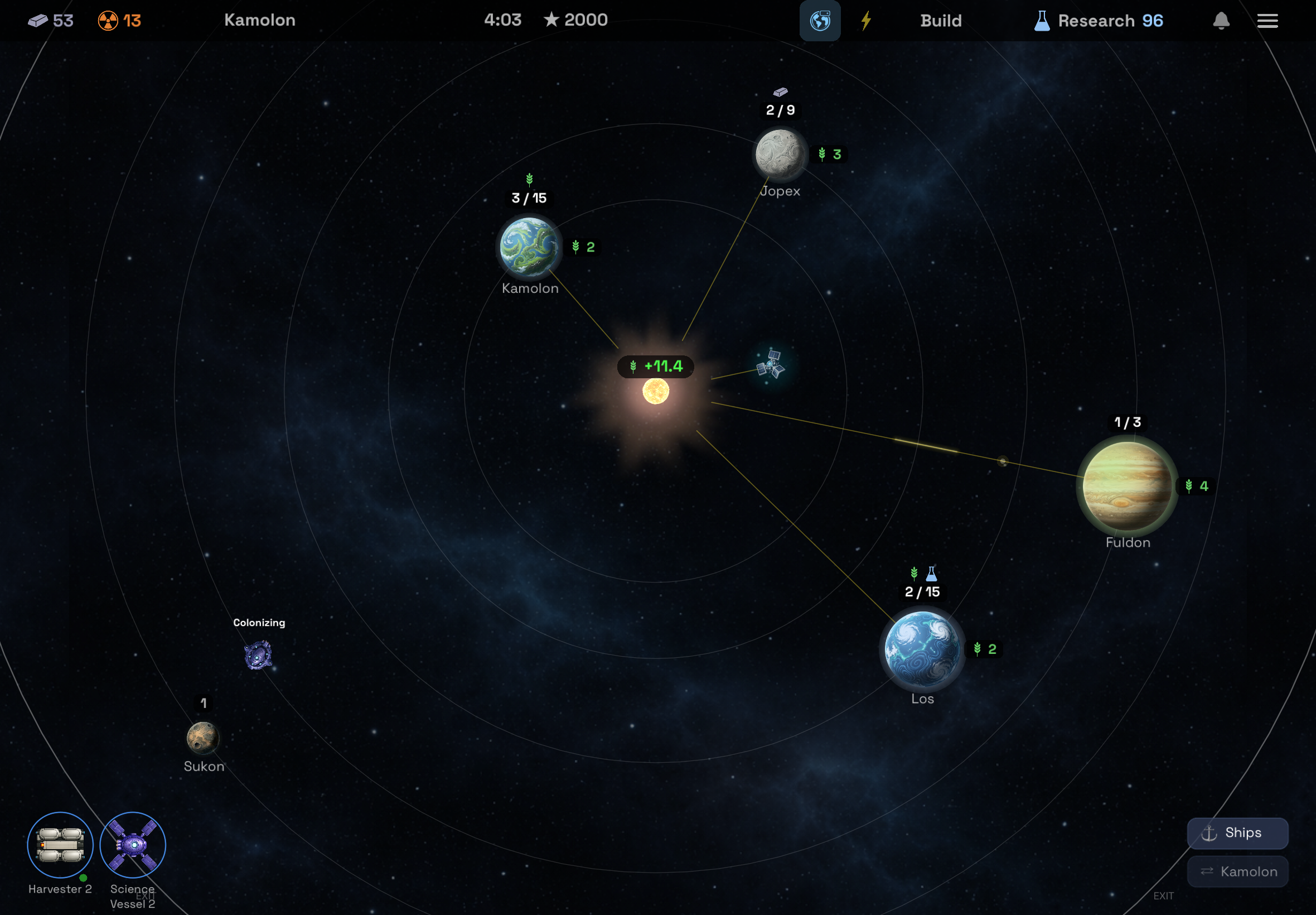
Task: Click the metal resource icon showing 53
Action: point(38,20)
